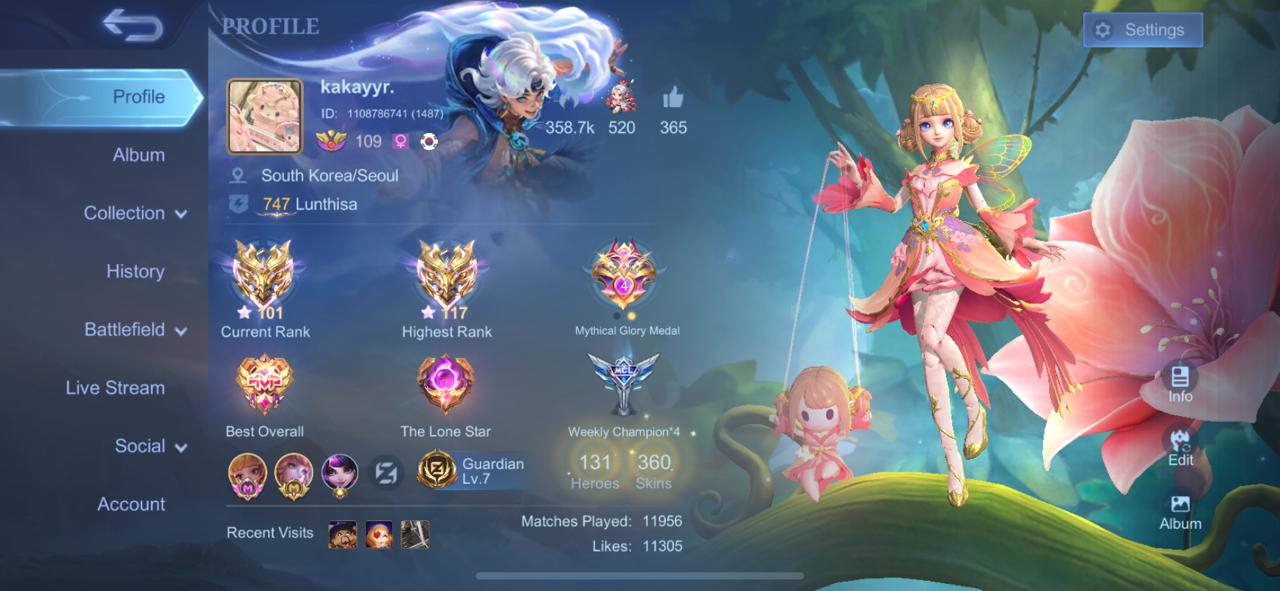Open the Album icon beside the hero
This screenshot has width=1280, height=591.
1180,510
